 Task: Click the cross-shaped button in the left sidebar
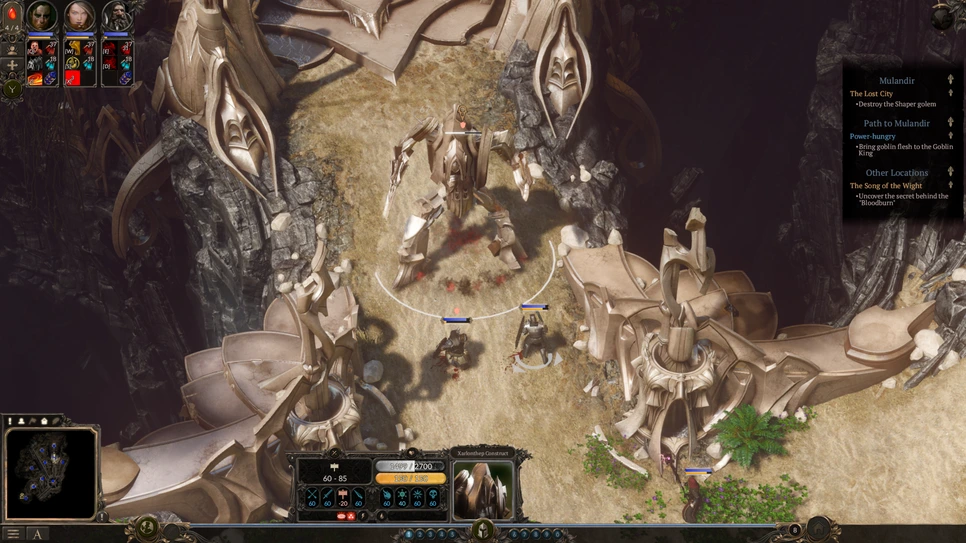click(x=13, y=66)
